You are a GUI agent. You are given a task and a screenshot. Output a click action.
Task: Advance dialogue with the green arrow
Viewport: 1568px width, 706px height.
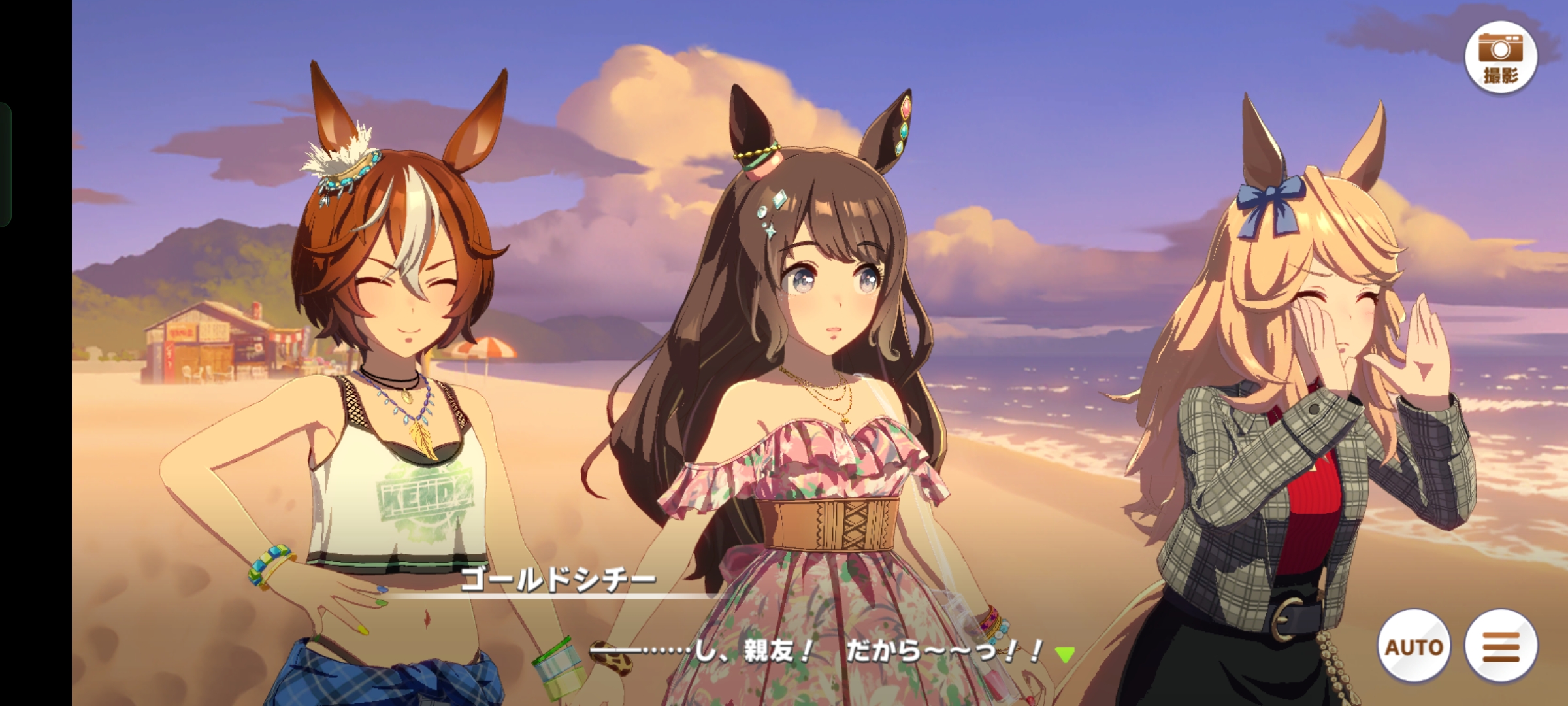[x=1065, y=654]
